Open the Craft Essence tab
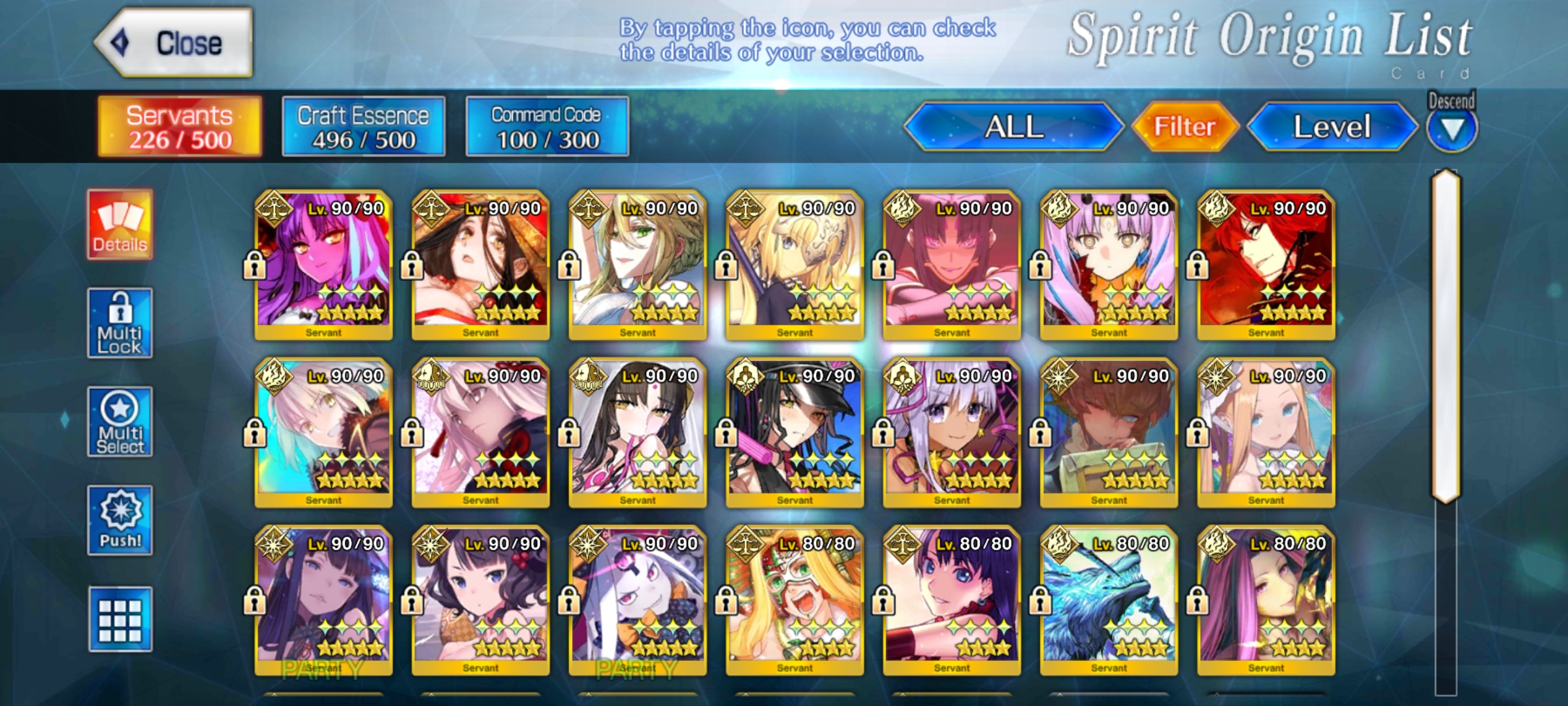Screen dimensions: 1568x706 pos(363,127)
